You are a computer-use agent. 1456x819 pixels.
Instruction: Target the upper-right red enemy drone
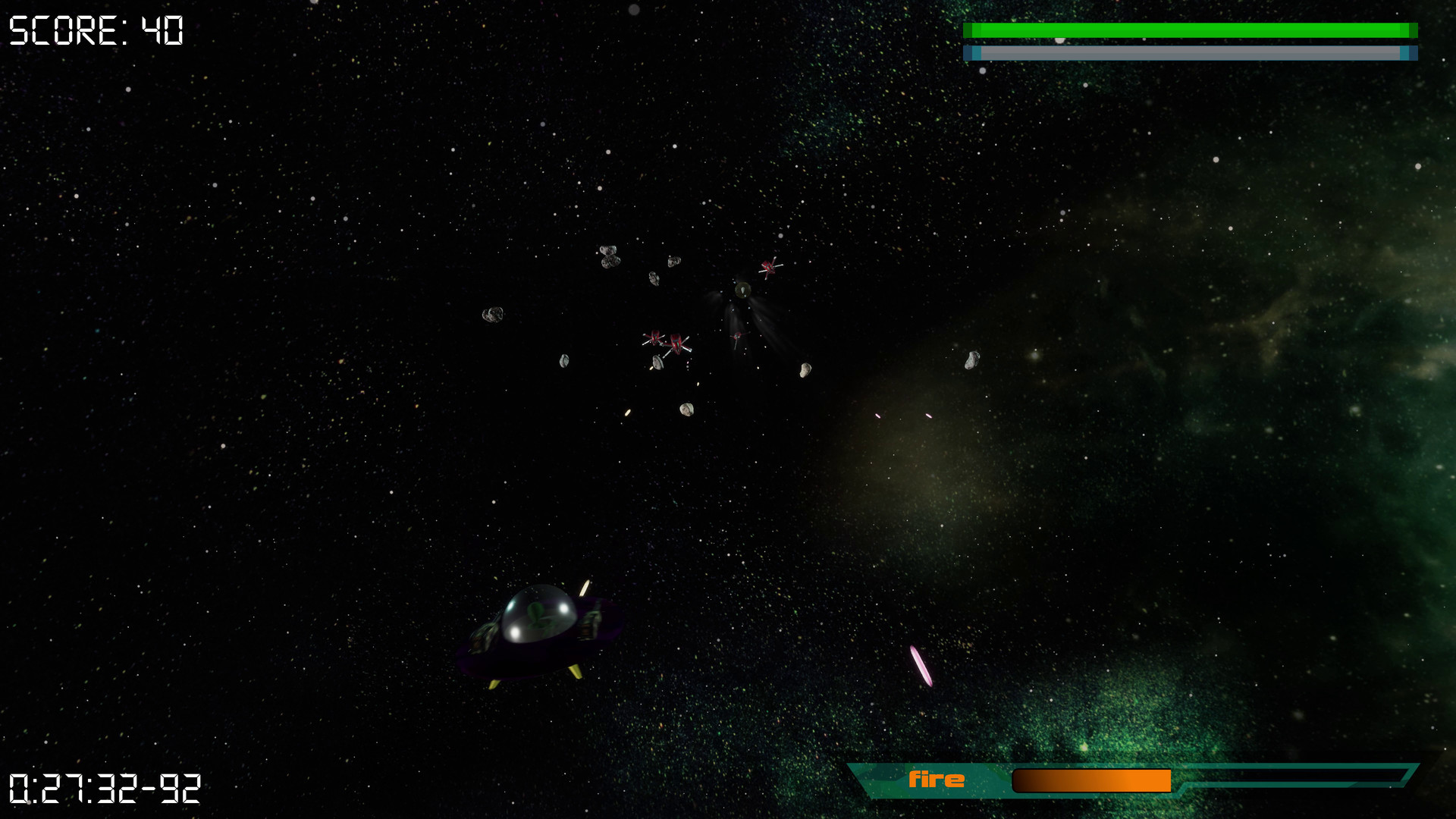tap(769, 268)
